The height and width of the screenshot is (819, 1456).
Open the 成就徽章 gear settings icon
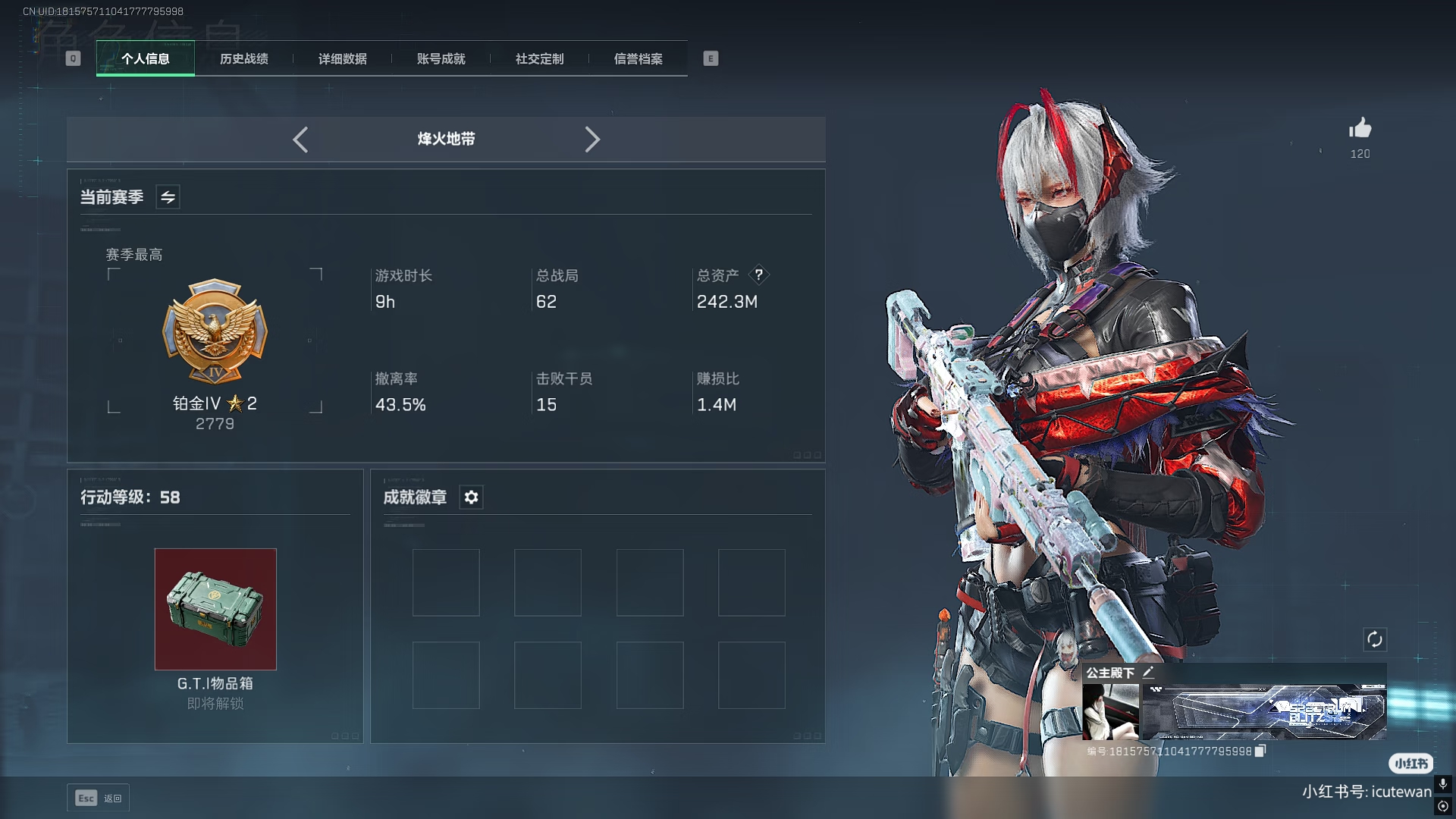tap(472, 497)
